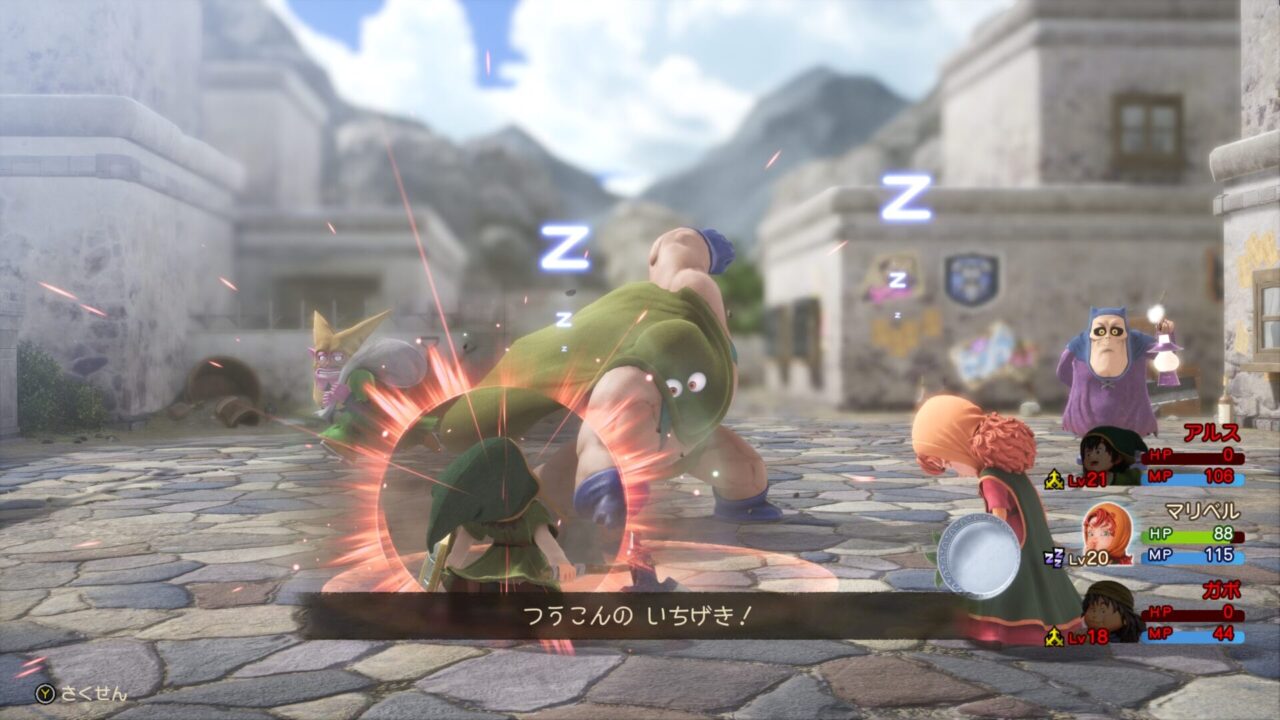Select アルス's portrait in the party panel

point(1112,457)
